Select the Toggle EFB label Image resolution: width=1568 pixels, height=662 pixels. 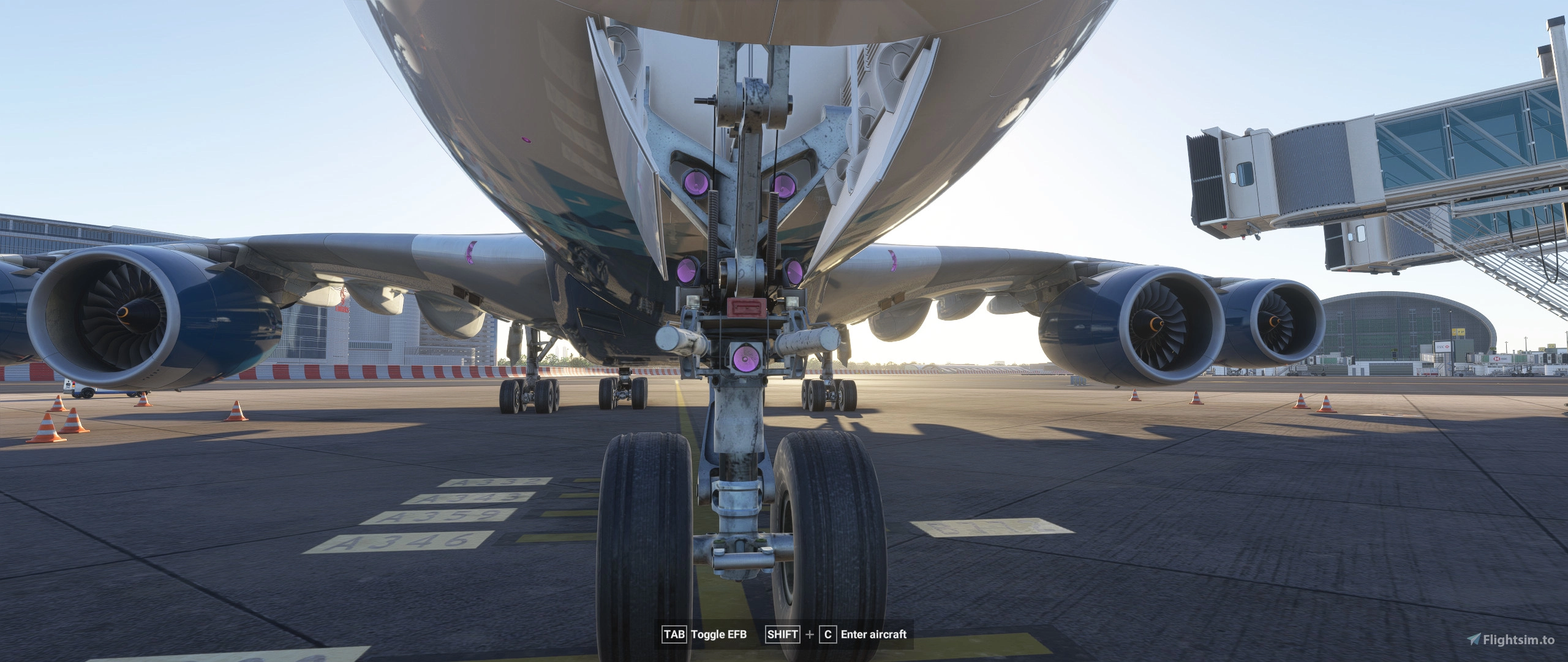pyautogui.click(x=721, y=636)
